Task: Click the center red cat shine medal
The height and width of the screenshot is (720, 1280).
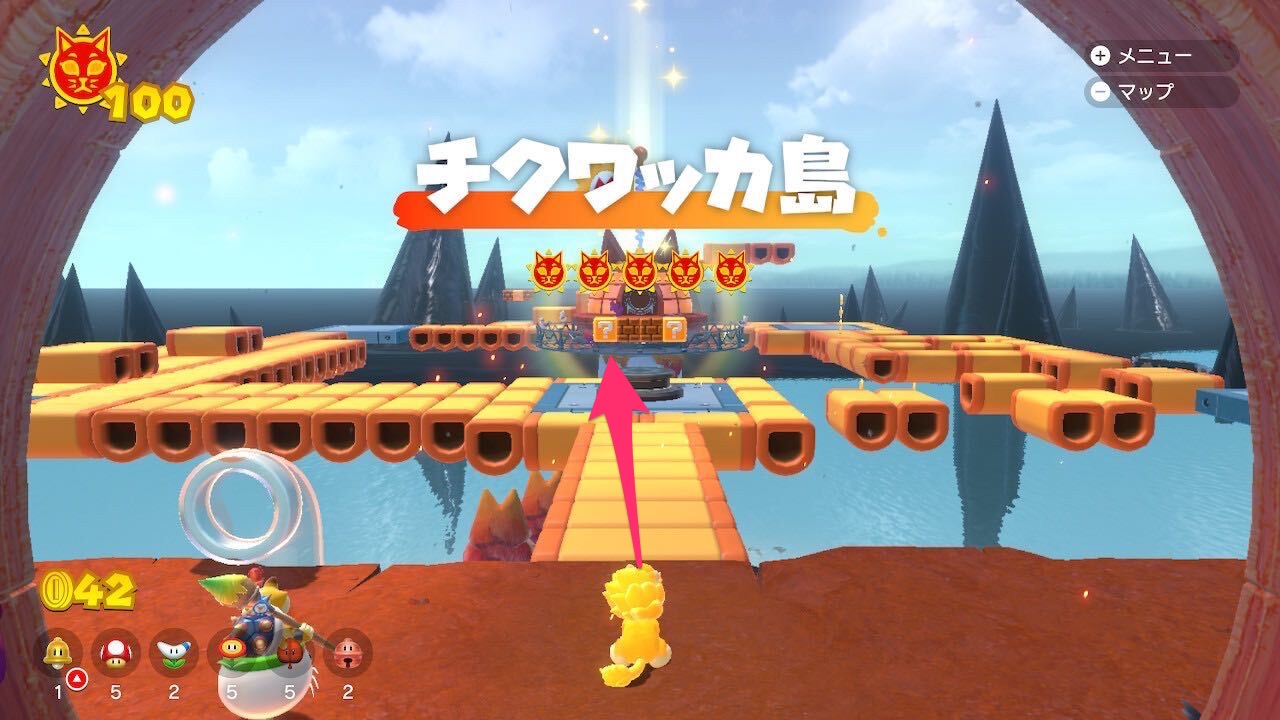Action: tap(639, 270)
